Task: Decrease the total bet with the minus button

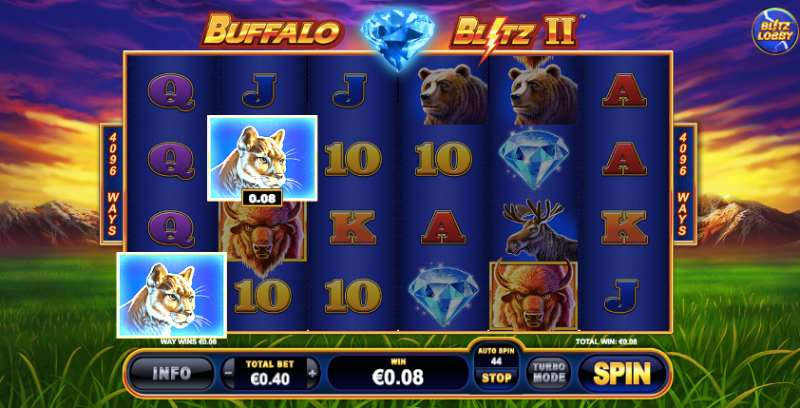Action: coord(226,373)
